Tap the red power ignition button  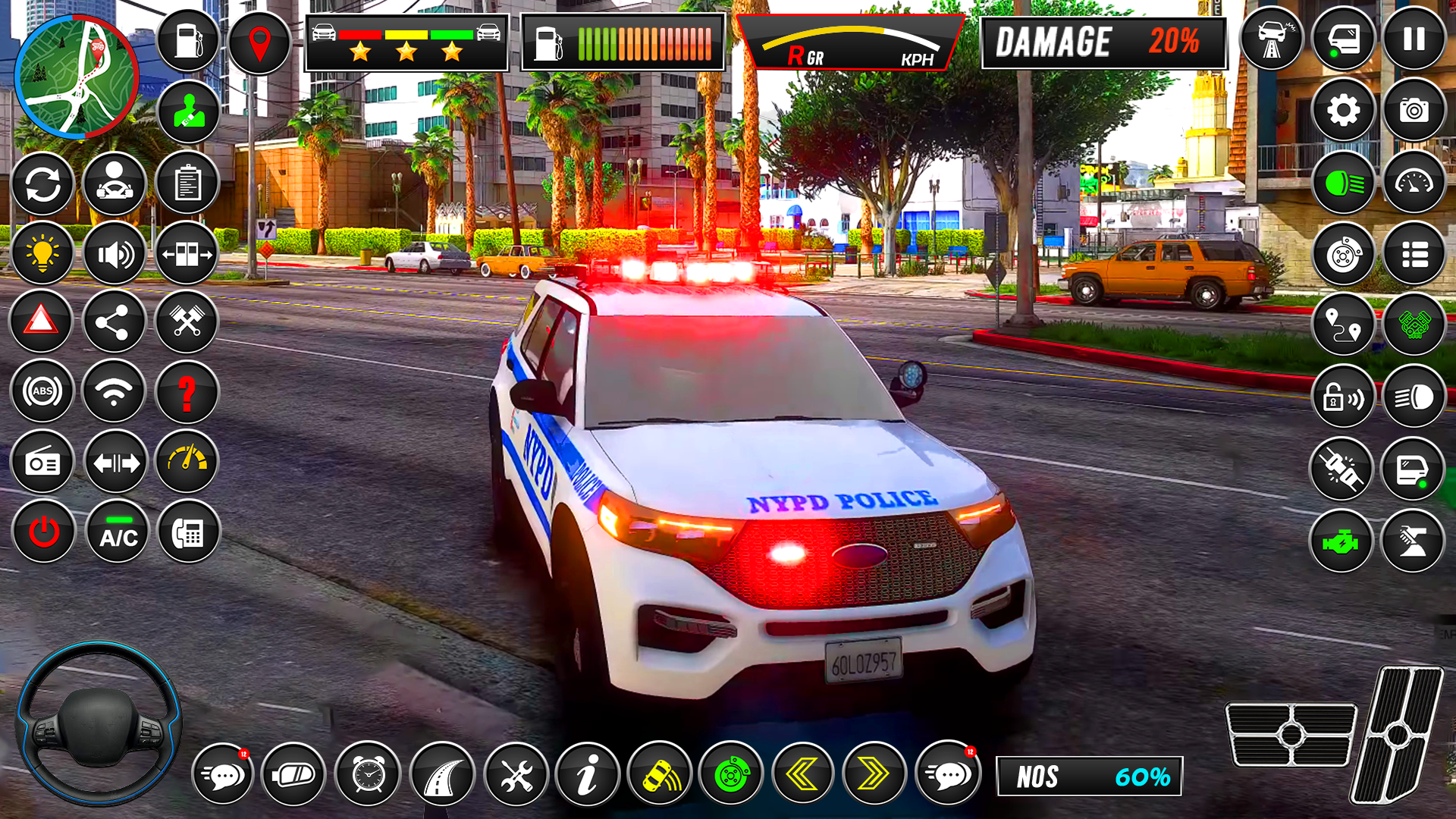tap(44, 532)
